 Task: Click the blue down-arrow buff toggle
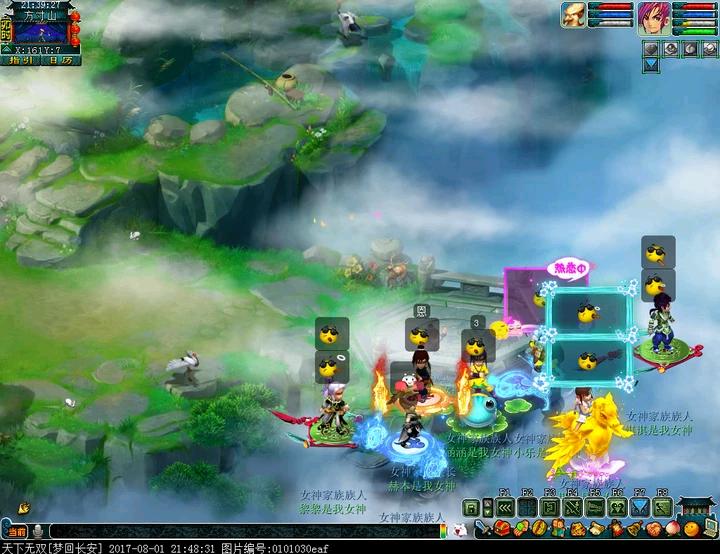click(650, 64)
